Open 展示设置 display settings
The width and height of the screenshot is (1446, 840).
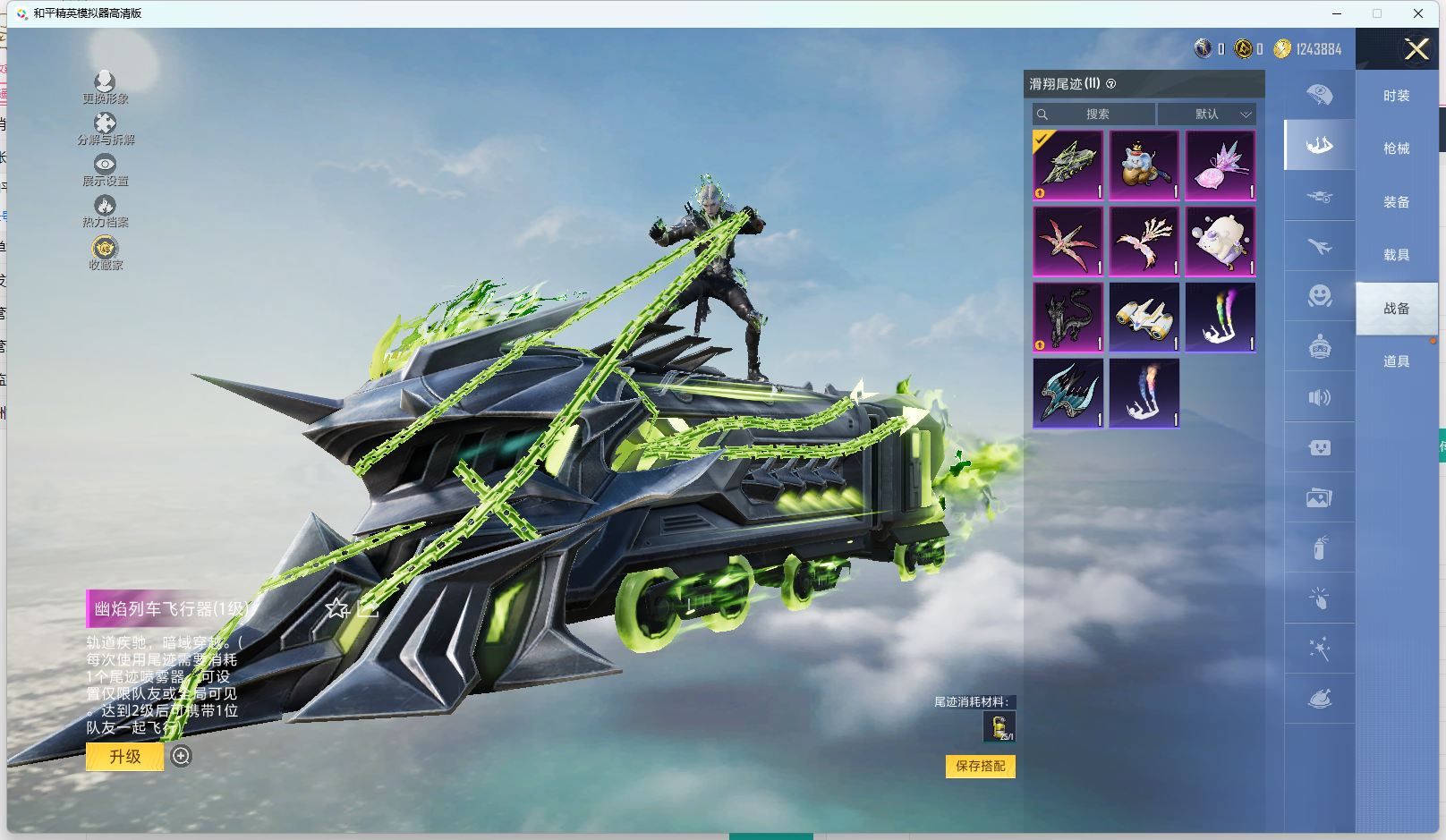pyautogui.click(x=105, y=169)
